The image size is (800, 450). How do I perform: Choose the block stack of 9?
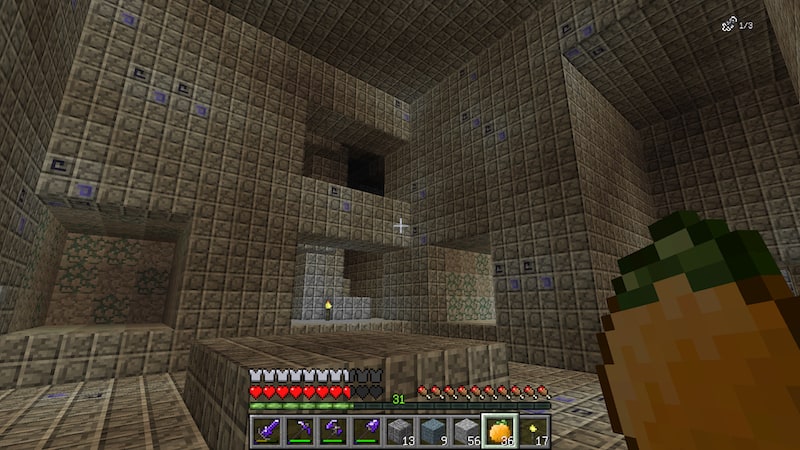point(433,430)
